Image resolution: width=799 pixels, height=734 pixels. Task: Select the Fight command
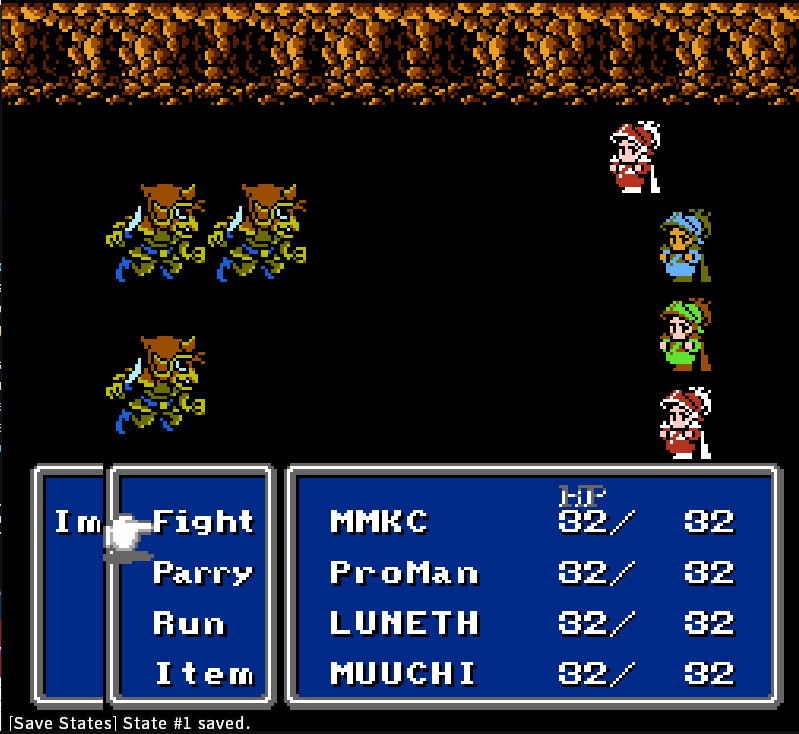point(203,522)
